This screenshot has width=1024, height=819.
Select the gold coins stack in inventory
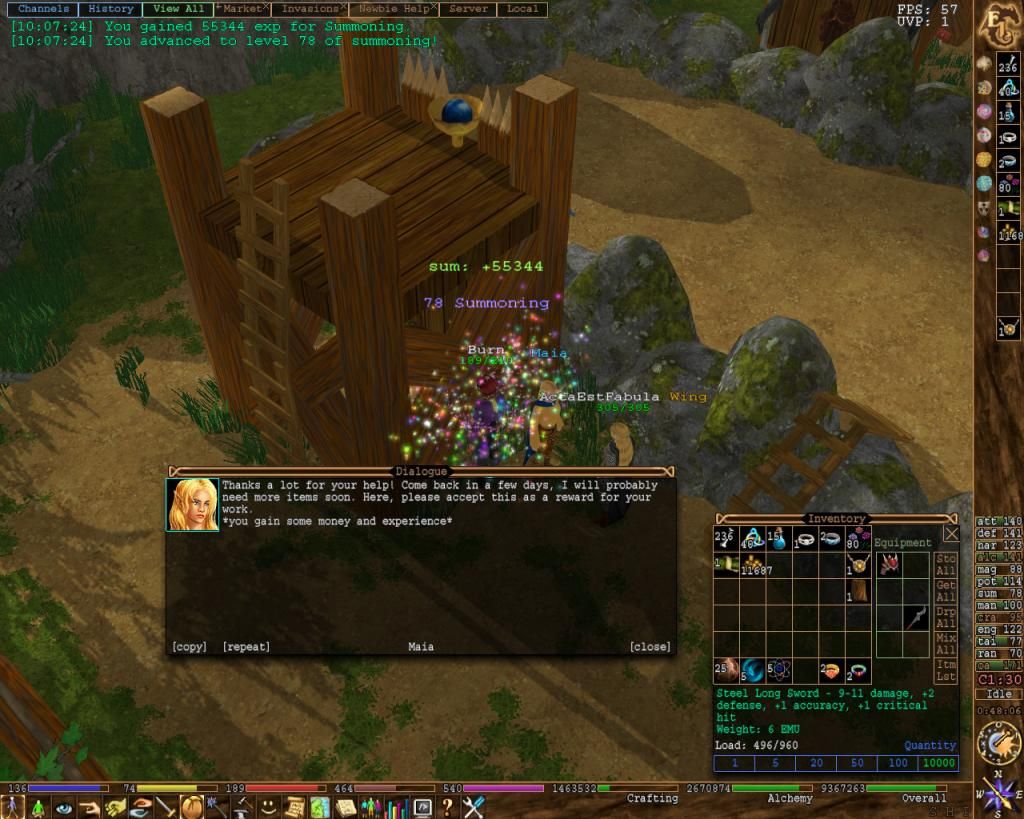751,565
